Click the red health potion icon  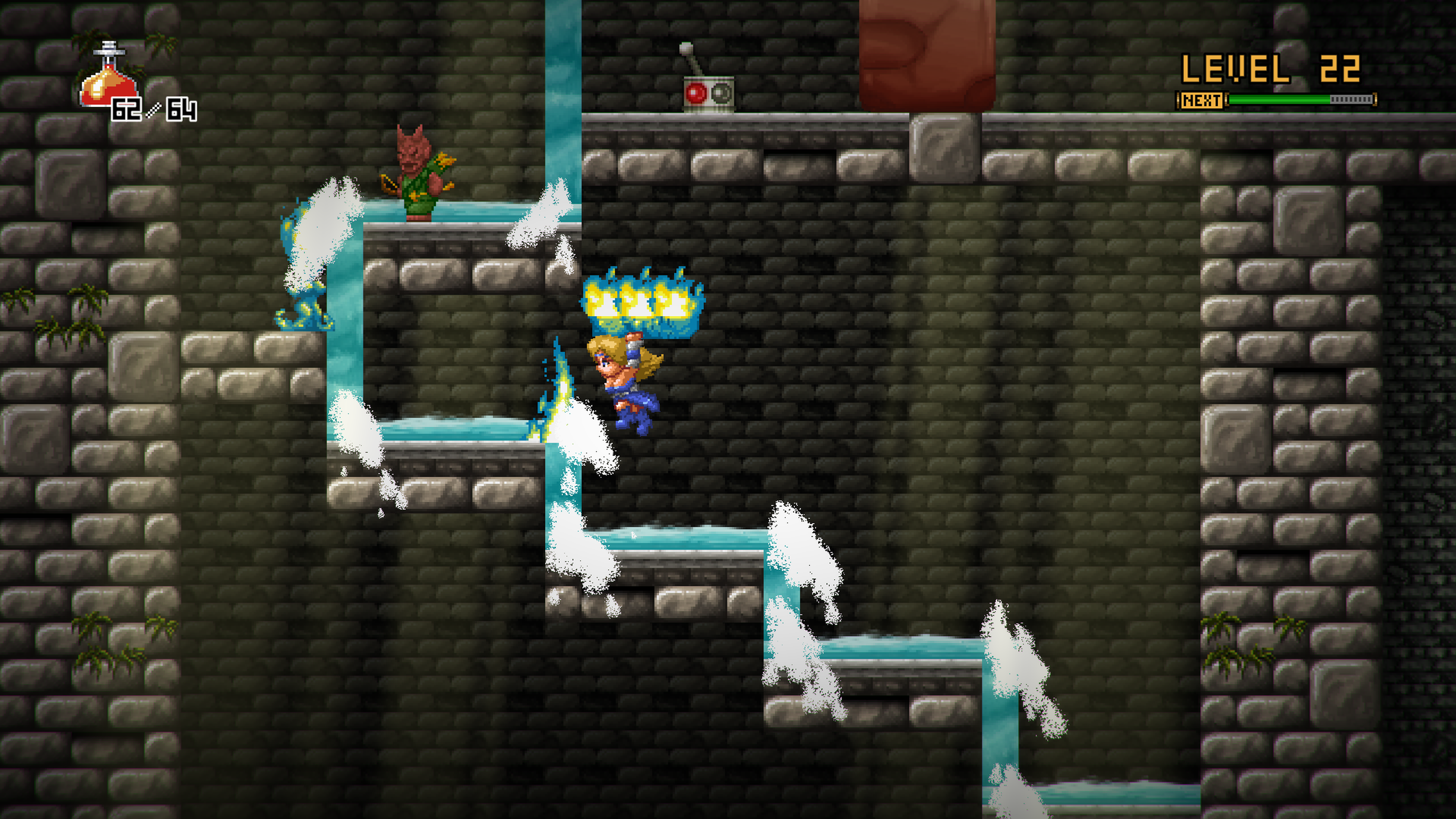point(108,78)
